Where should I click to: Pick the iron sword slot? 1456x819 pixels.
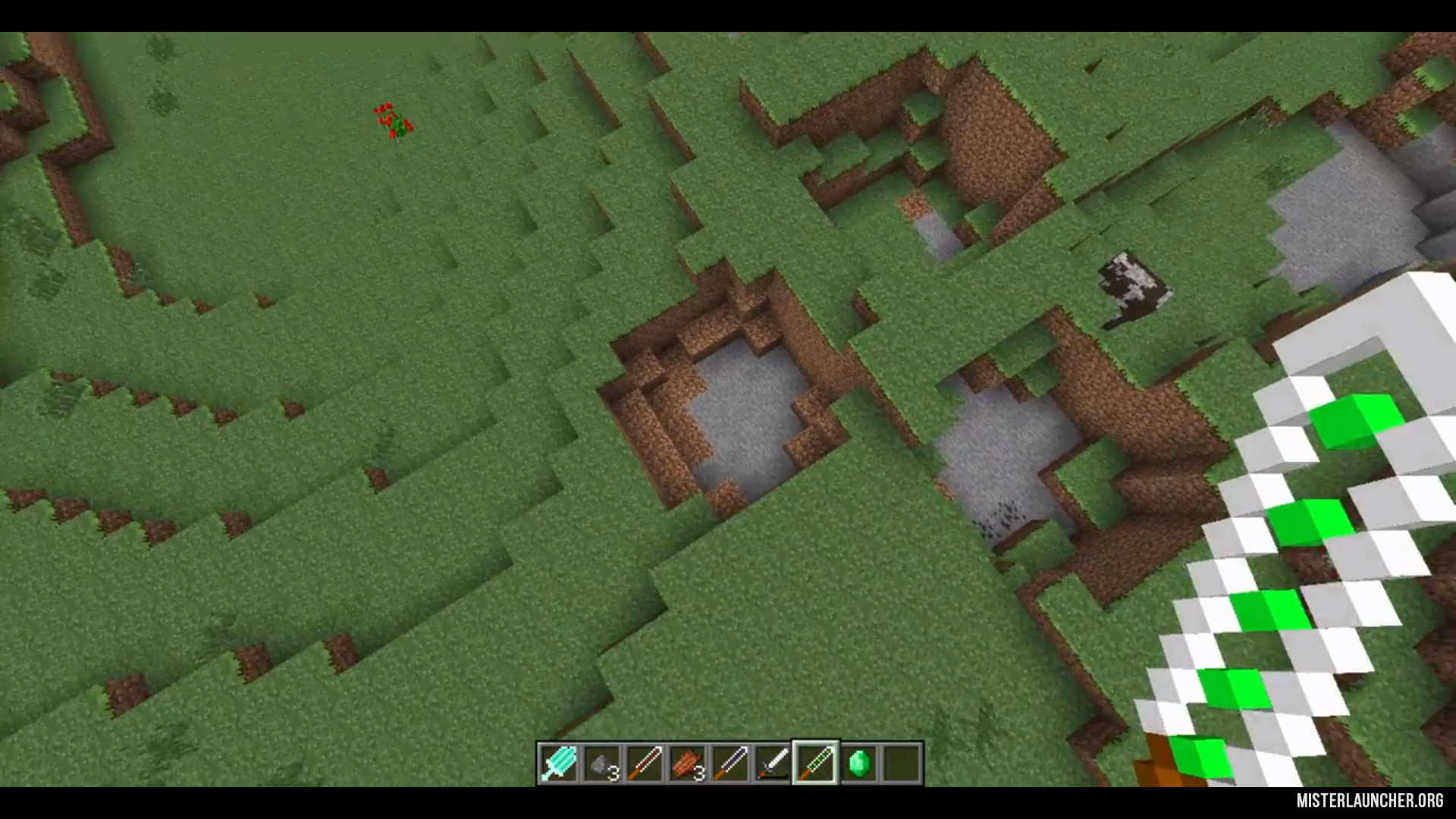coord(773,763)
